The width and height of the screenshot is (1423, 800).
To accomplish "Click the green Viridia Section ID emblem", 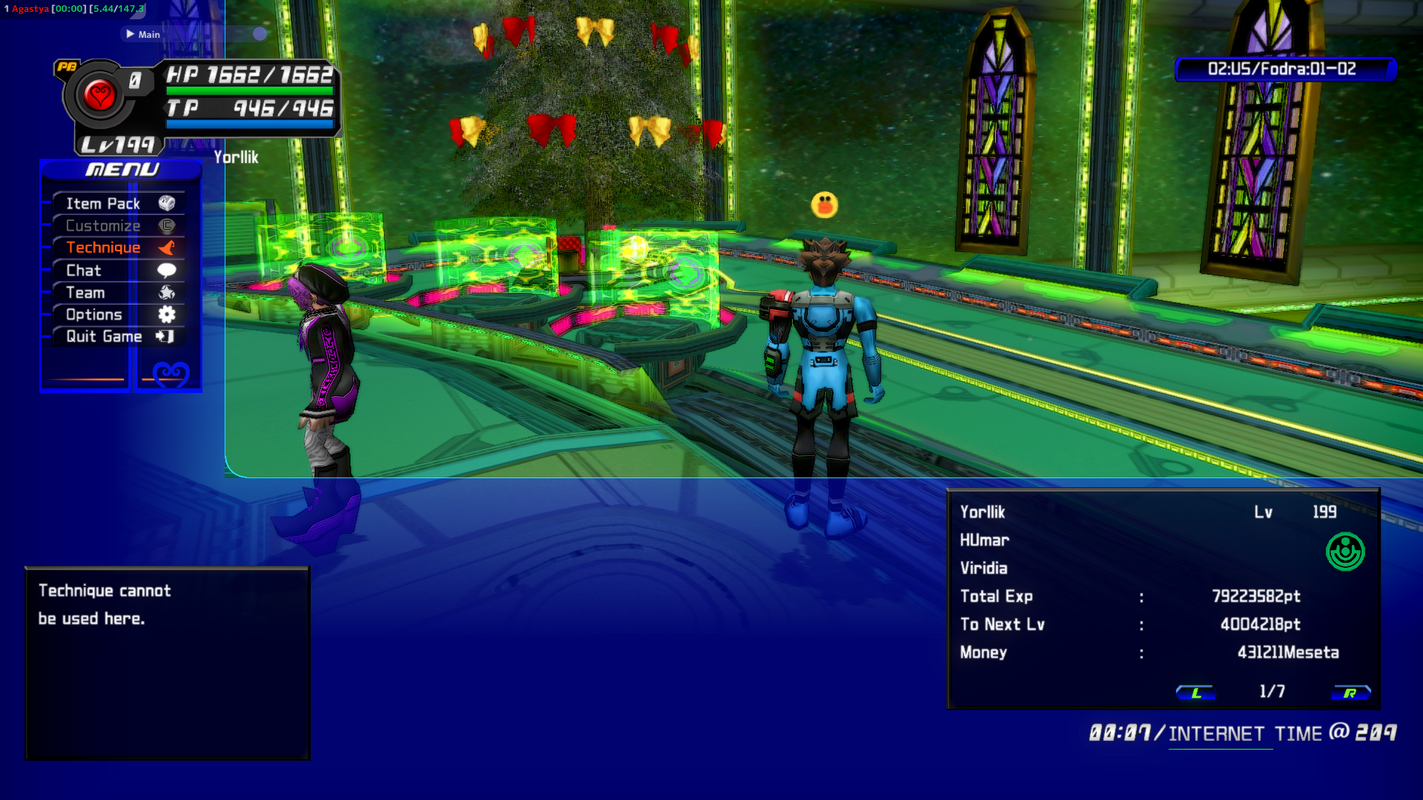I will [x=1345, y=550].
